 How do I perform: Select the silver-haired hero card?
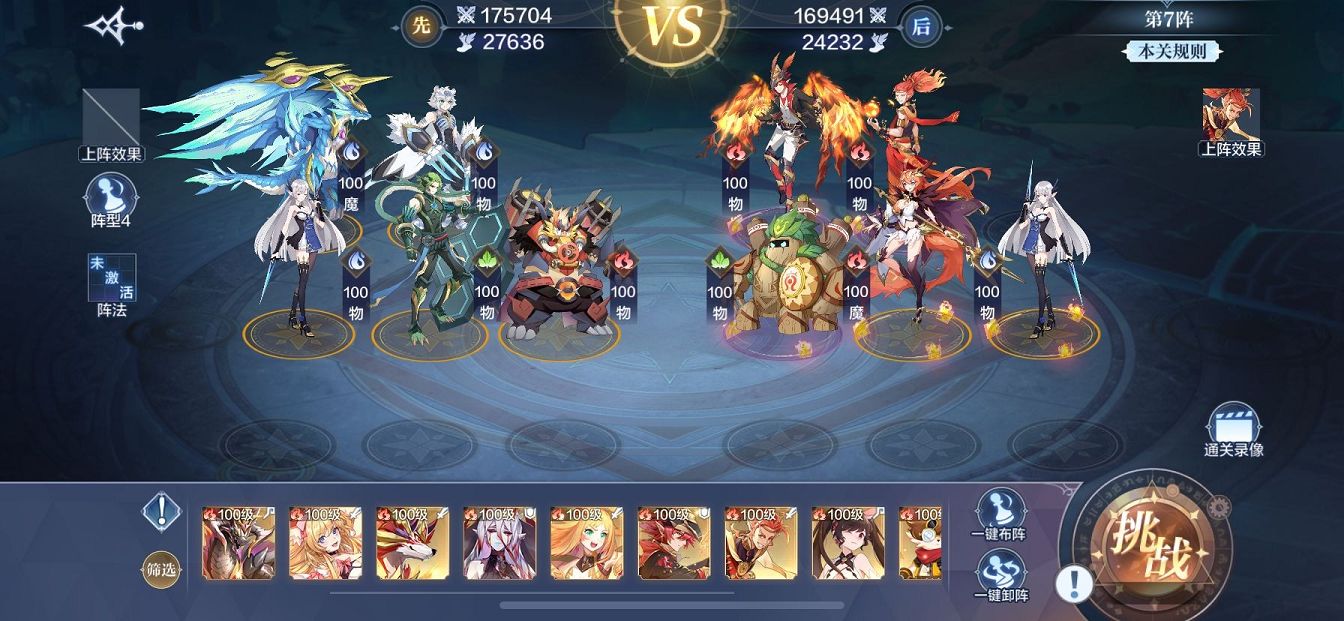(499, 542)
